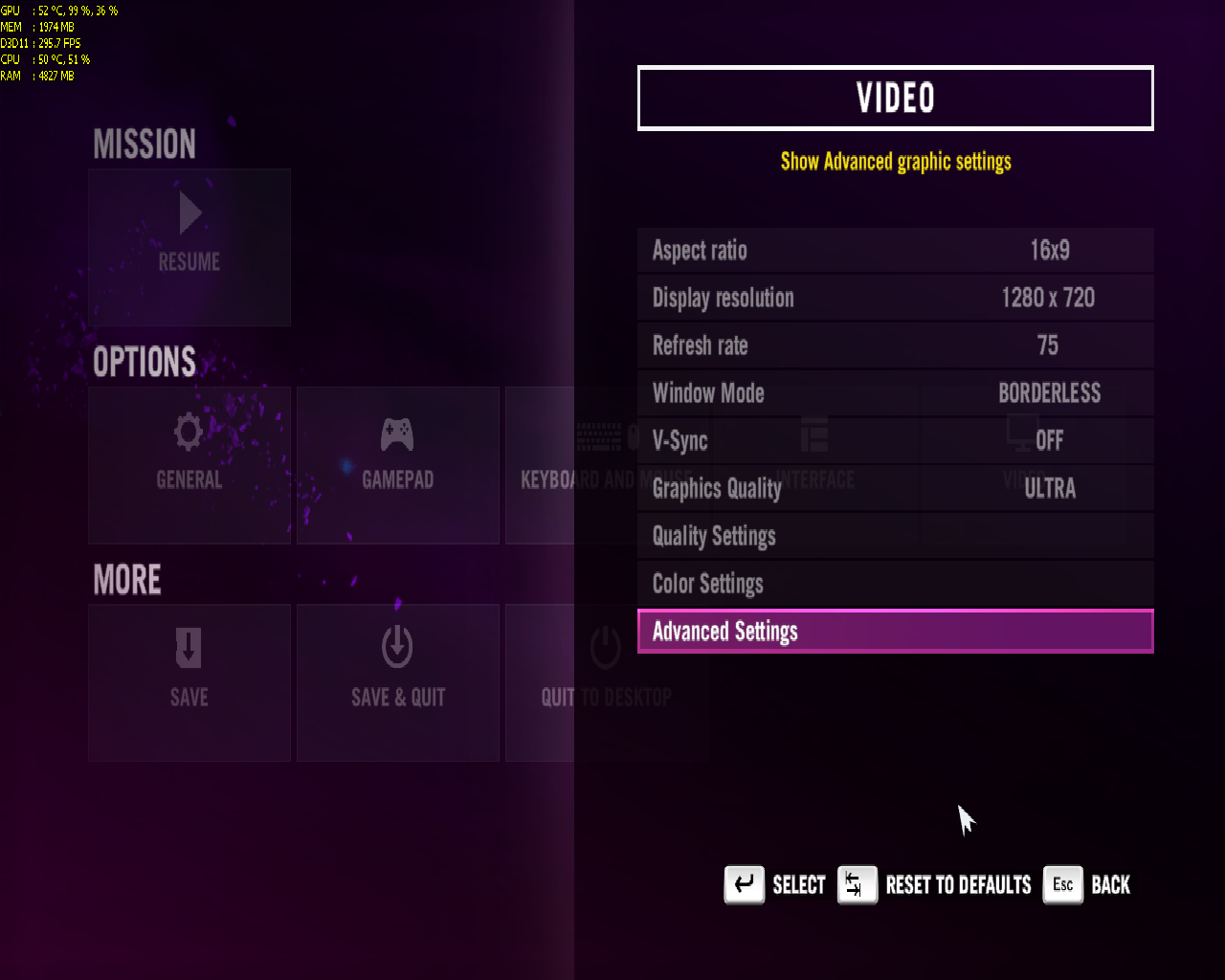Resume the mission
1225x980 pixels.
[189, 247]
